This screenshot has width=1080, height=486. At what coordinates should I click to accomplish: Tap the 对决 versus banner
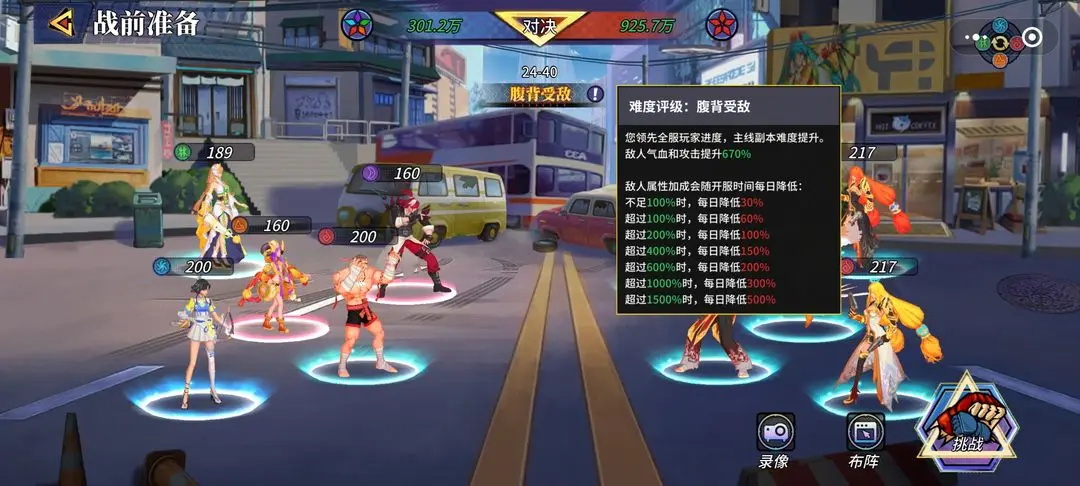pos(540,25)
